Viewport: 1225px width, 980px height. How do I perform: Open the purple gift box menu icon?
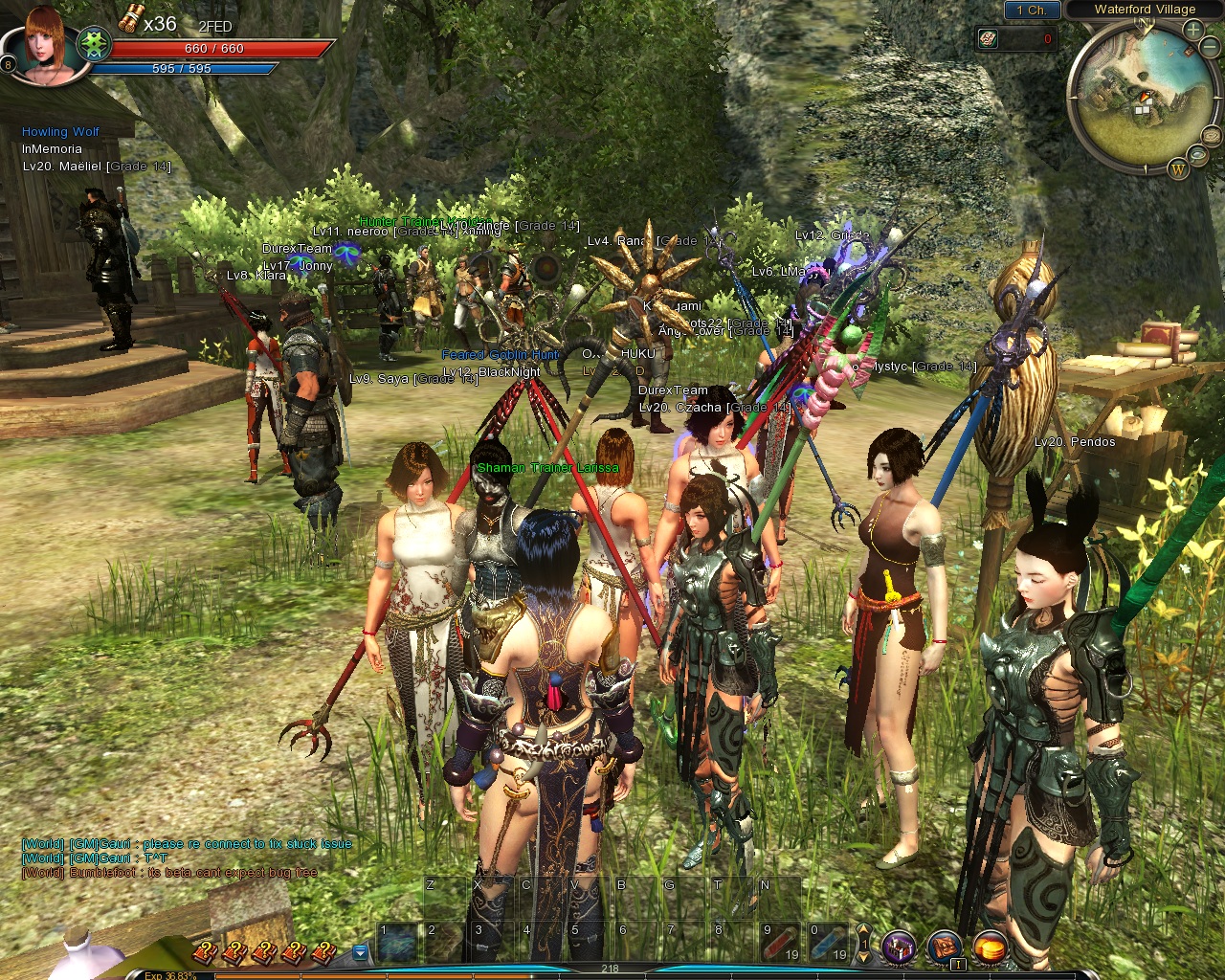pyautogui.click(x=899, y=947)
